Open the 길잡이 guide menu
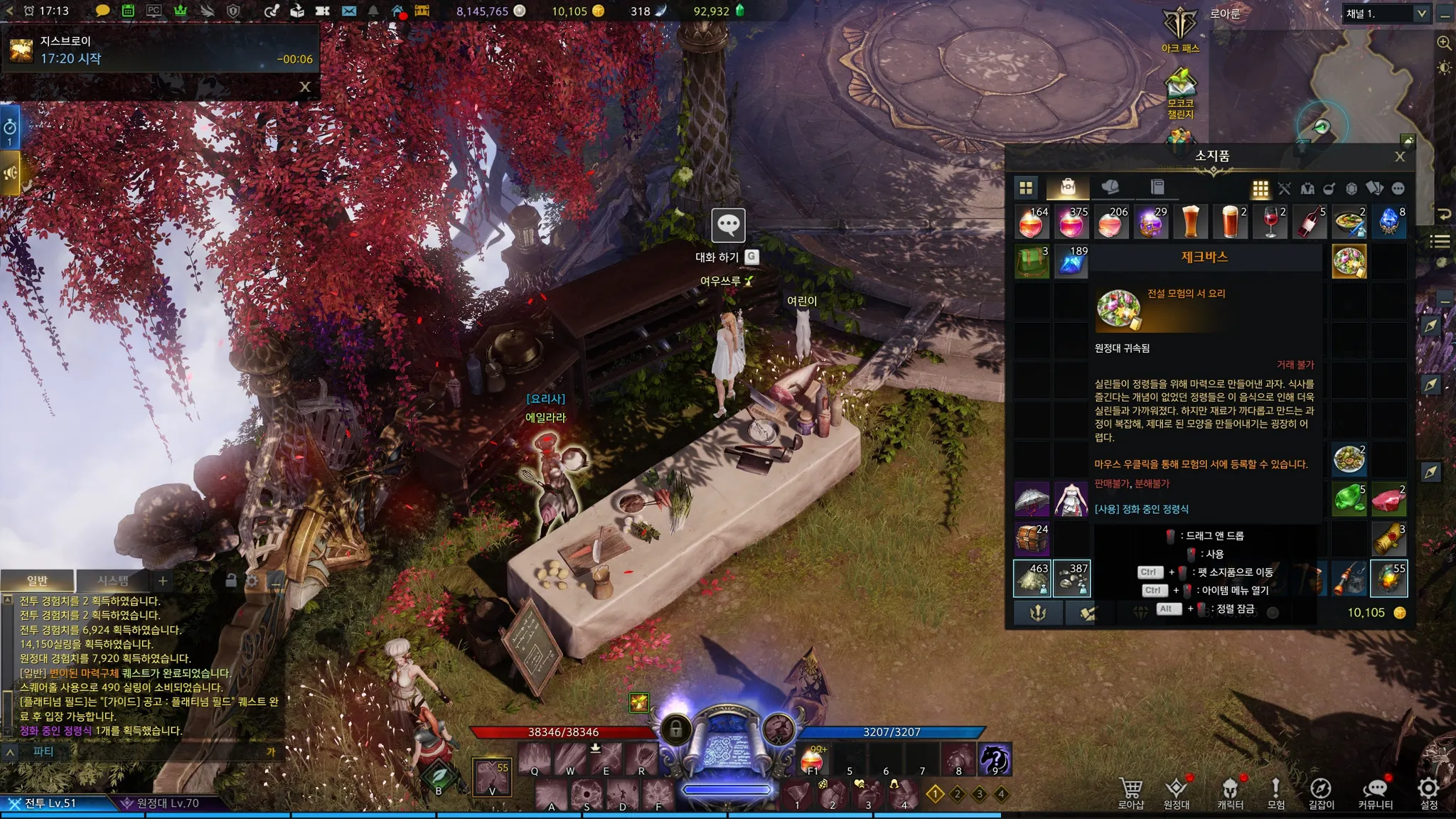 pyautogui.click(x=1321, y=792)
